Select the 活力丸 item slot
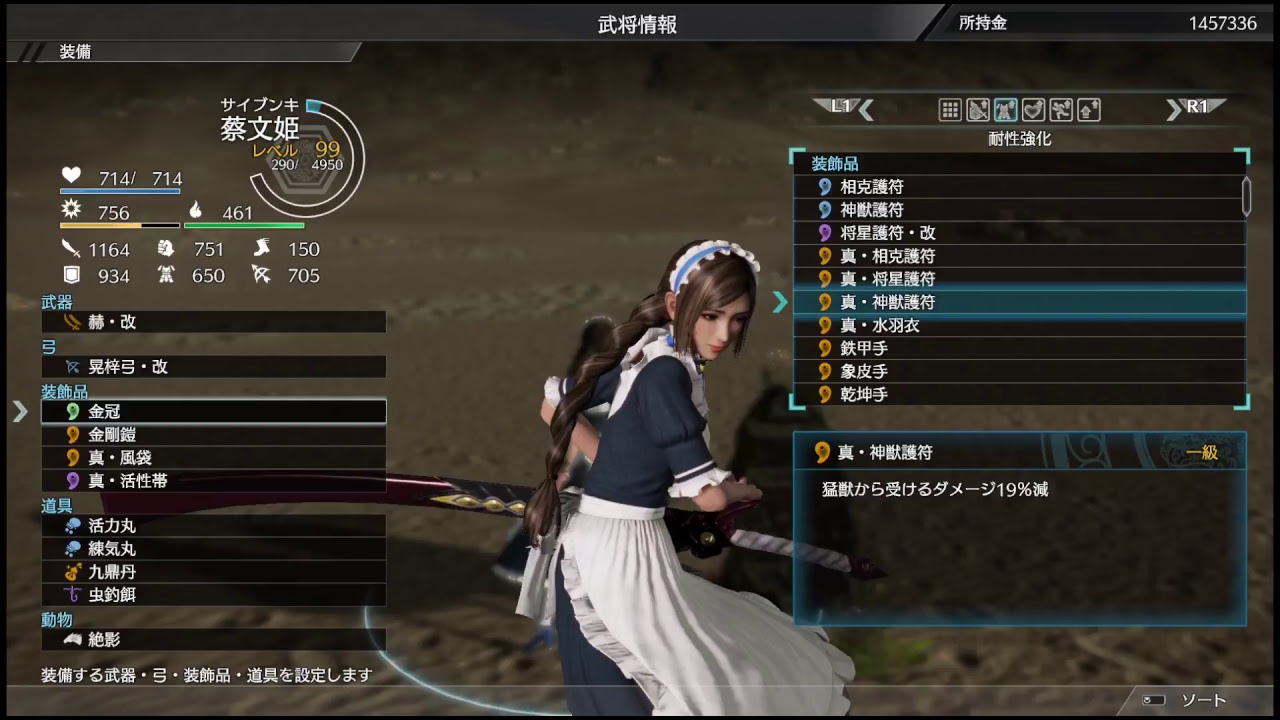The image size is (1280, 720). point(212,526)
